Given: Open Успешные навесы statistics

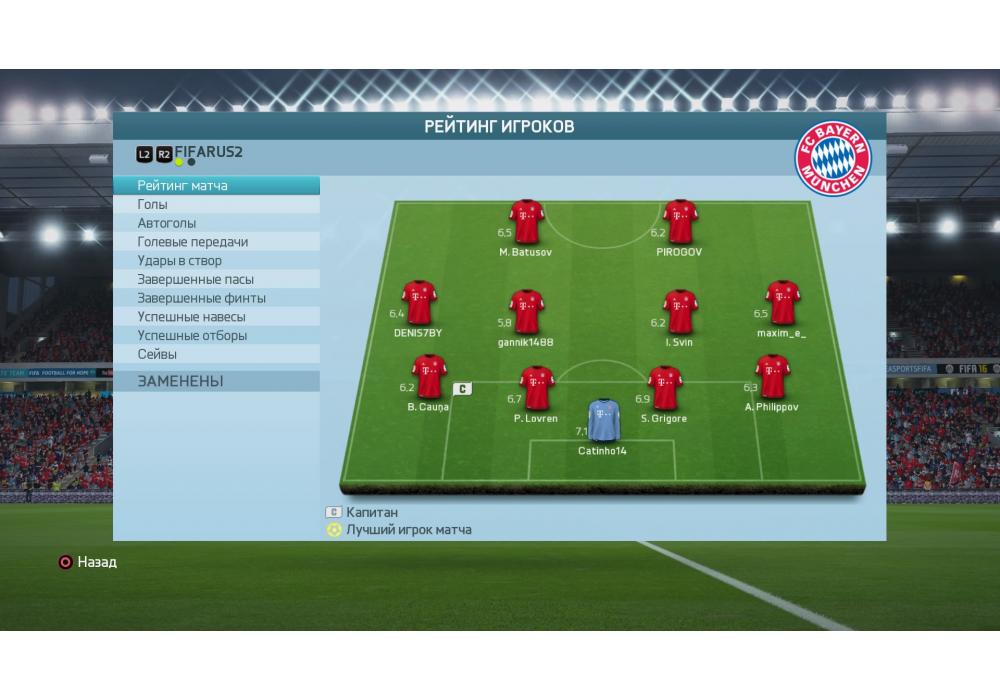Looking at the screenshot, I should click(216, 317).
